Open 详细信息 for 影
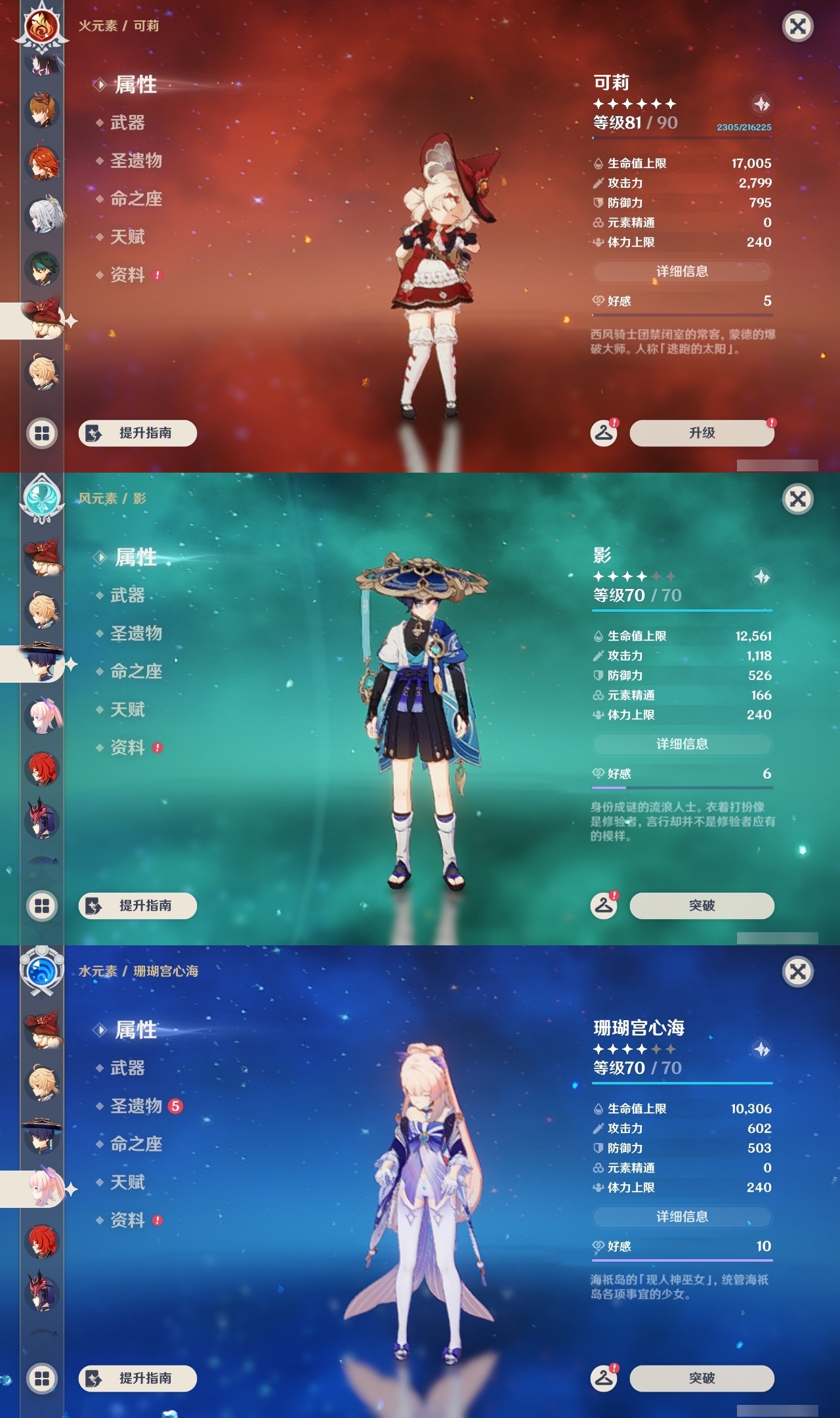 coord(681,744)
